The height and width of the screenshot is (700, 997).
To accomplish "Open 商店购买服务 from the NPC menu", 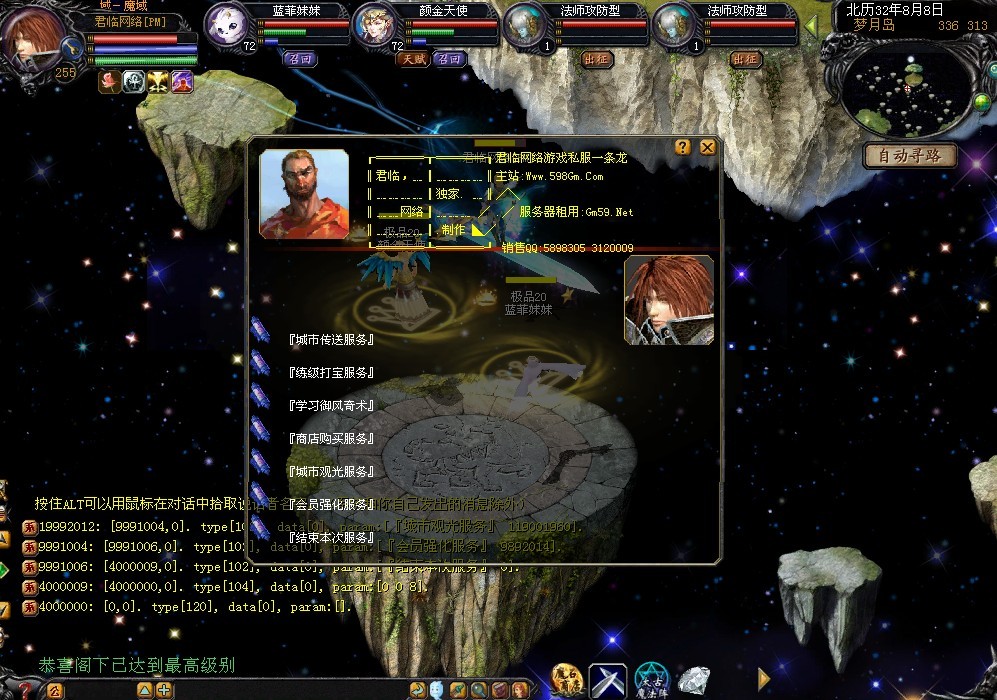I will pos(330,439).
